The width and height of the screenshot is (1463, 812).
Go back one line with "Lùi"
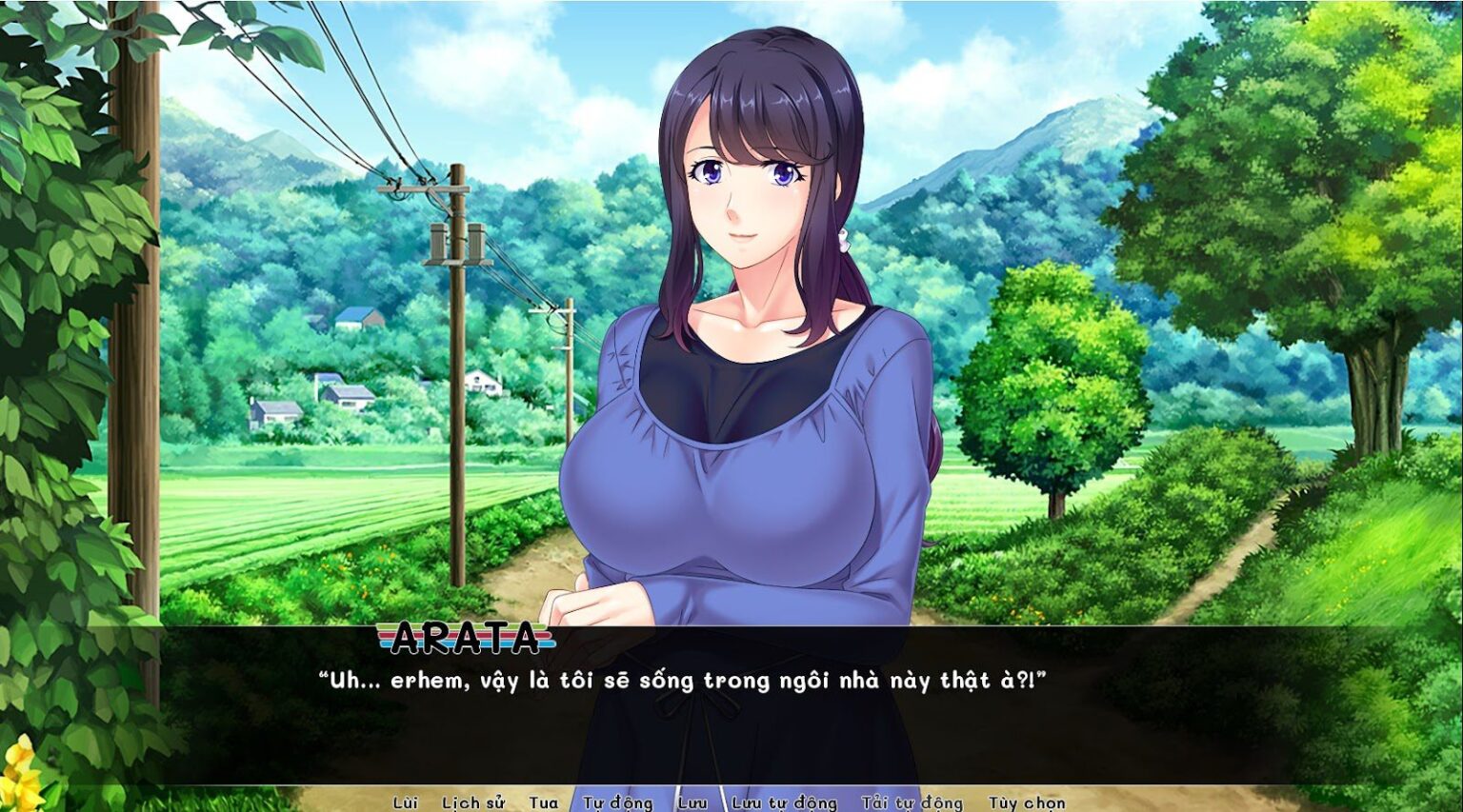coord(405,802)
